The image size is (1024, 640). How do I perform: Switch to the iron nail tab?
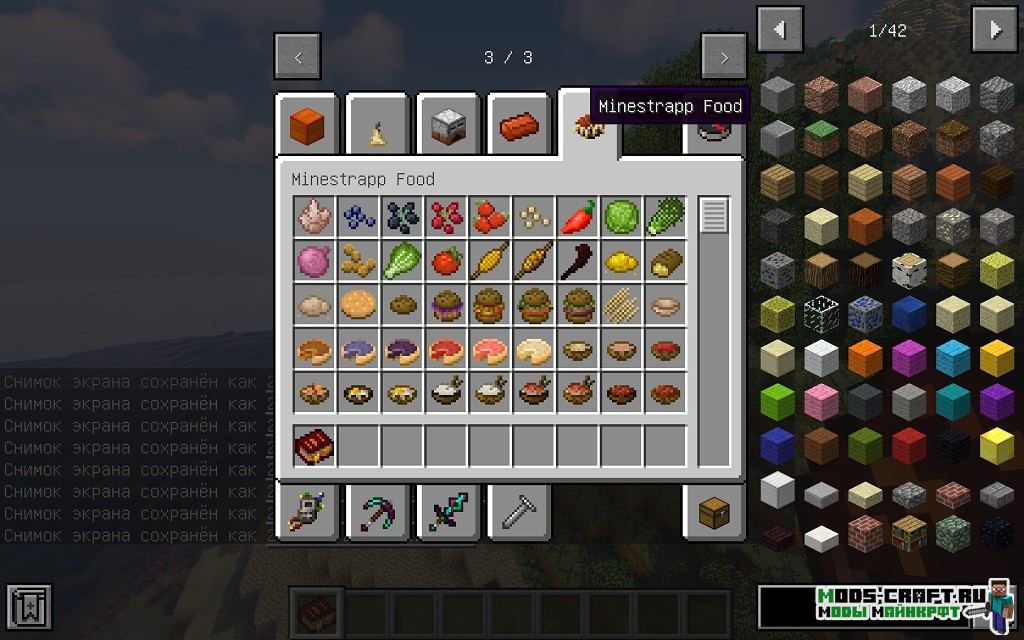519,514
